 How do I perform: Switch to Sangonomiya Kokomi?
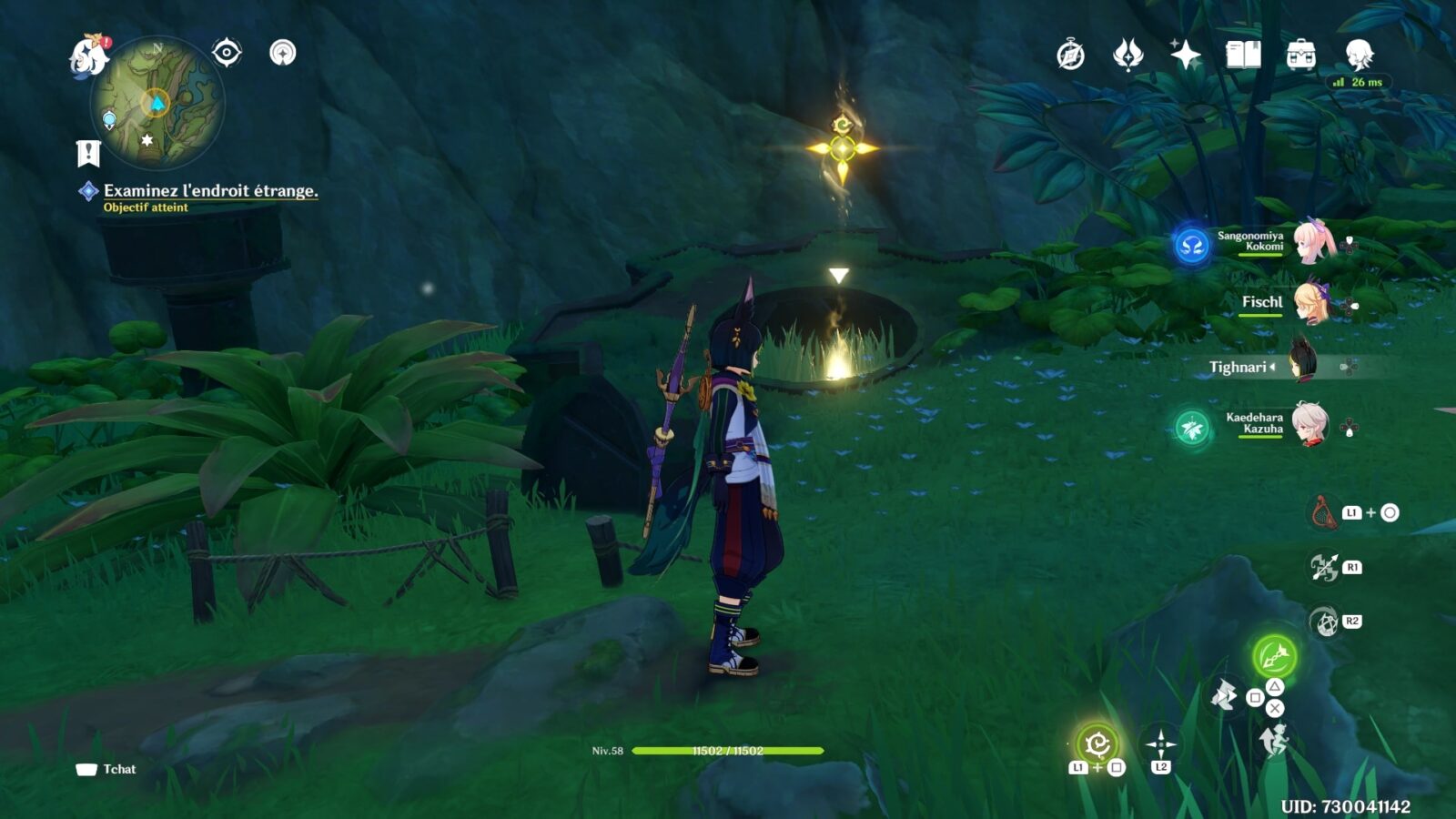tap(1310, 241)
